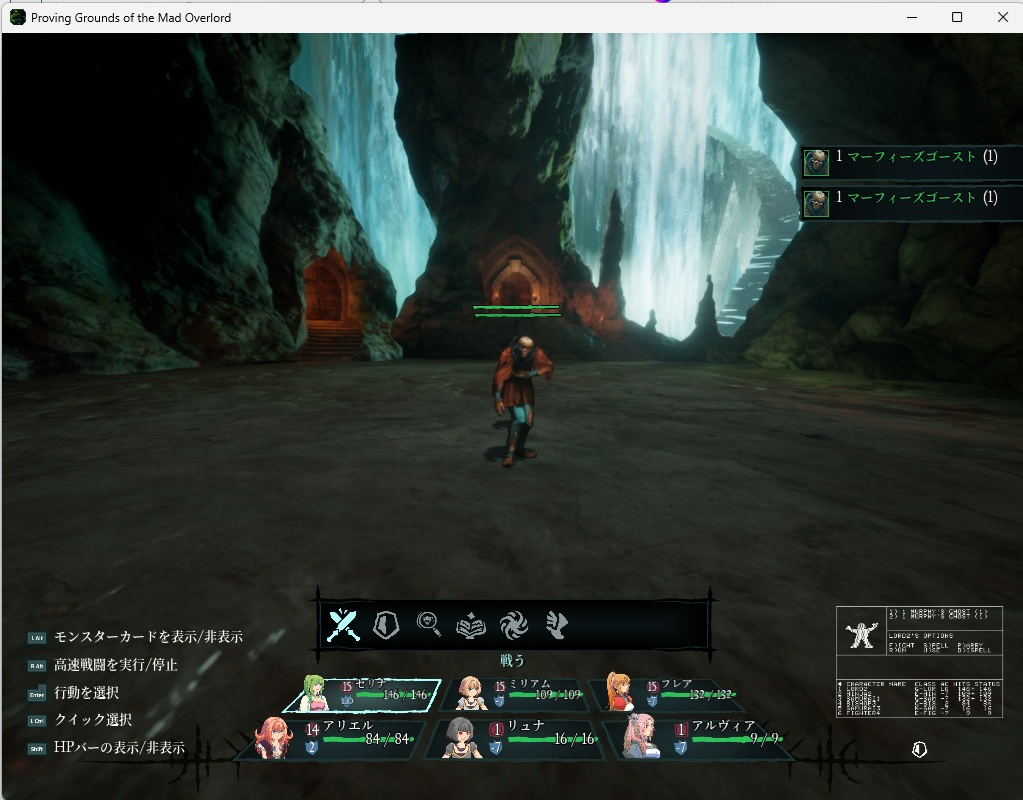Viewport: 1023px width, 800px height.
Task: Open the spellbook Spell command
Action: click(471, 626)
